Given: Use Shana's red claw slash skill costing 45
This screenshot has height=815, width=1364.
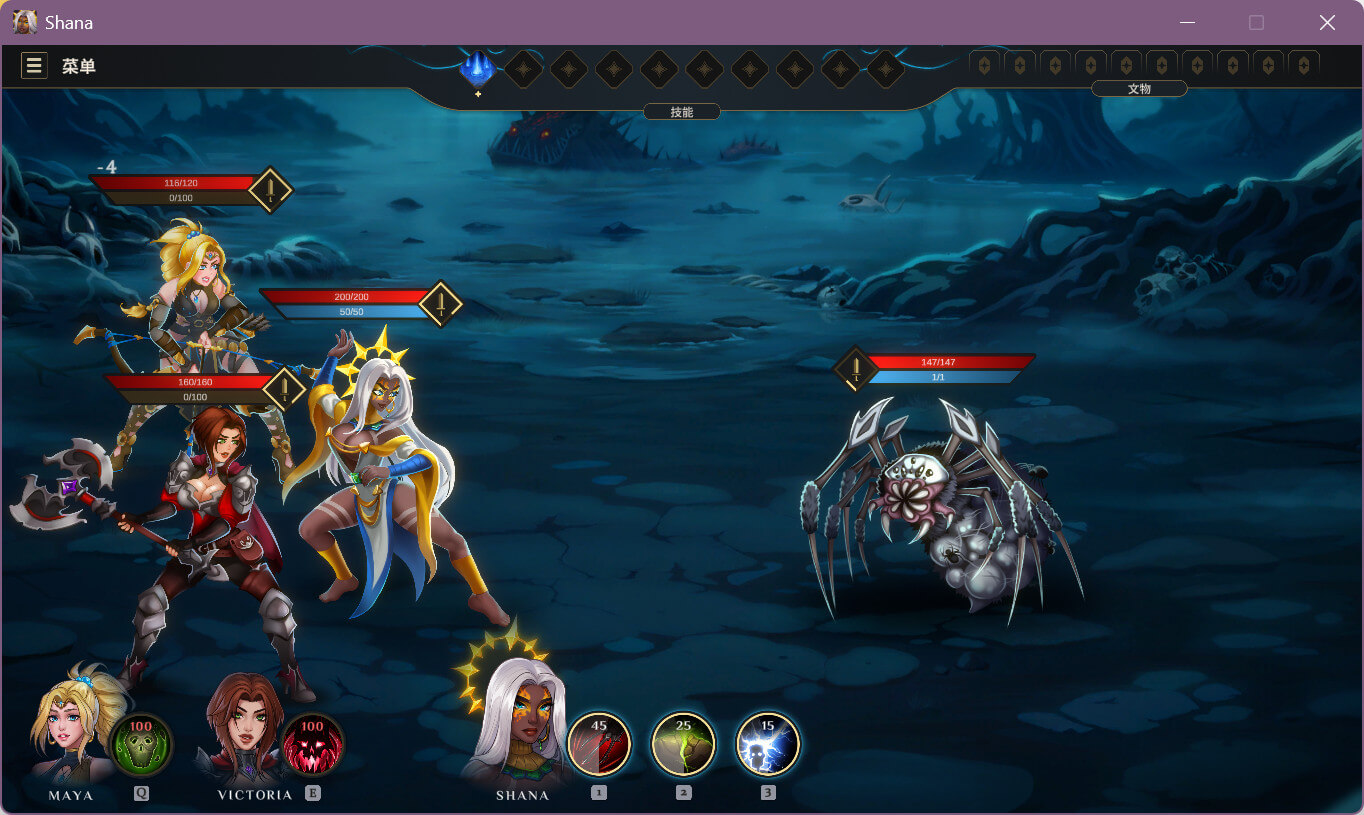Looking at the screenshot, I should 599,744.
